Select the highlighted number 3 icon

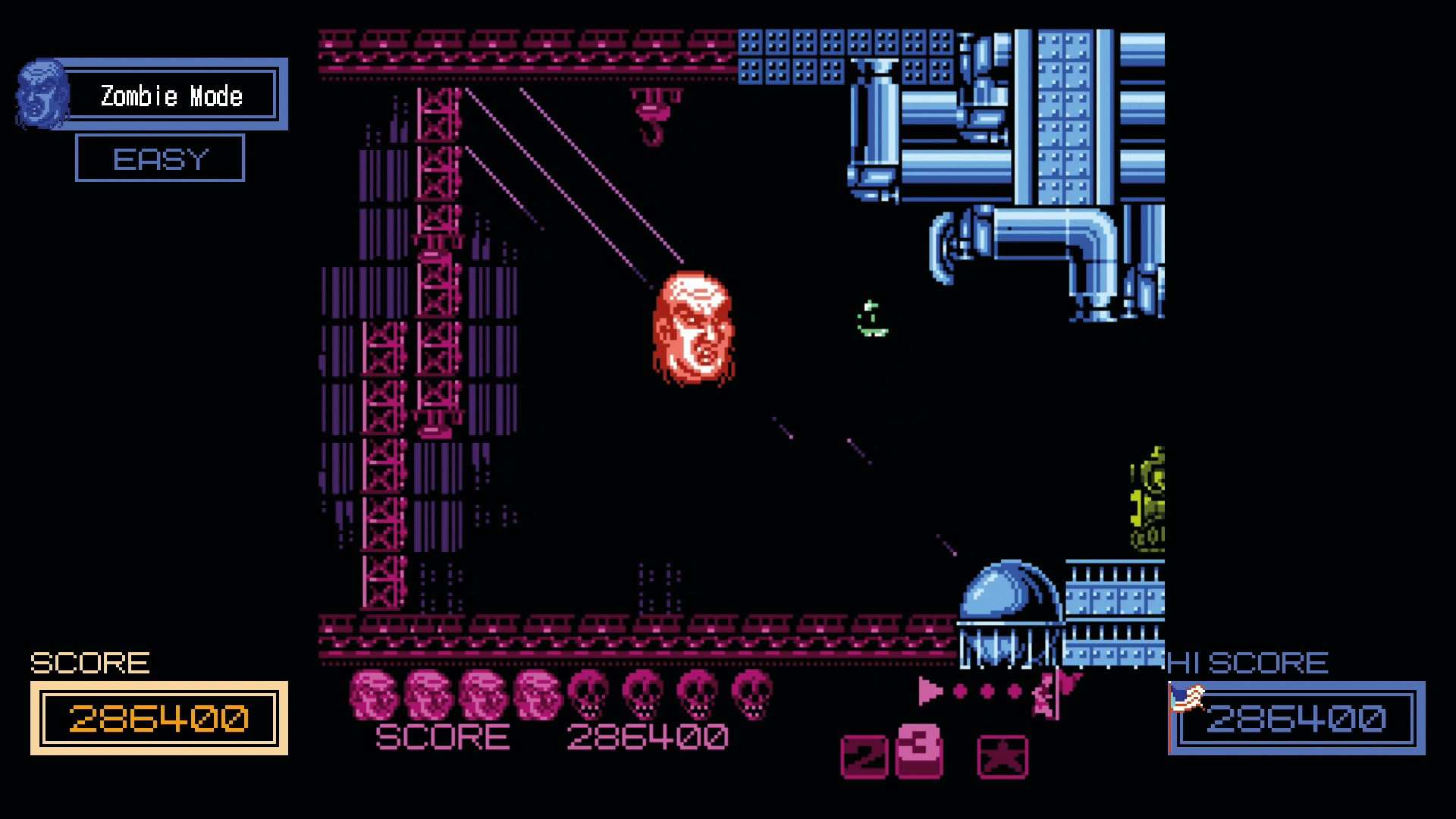coord(919,751)
